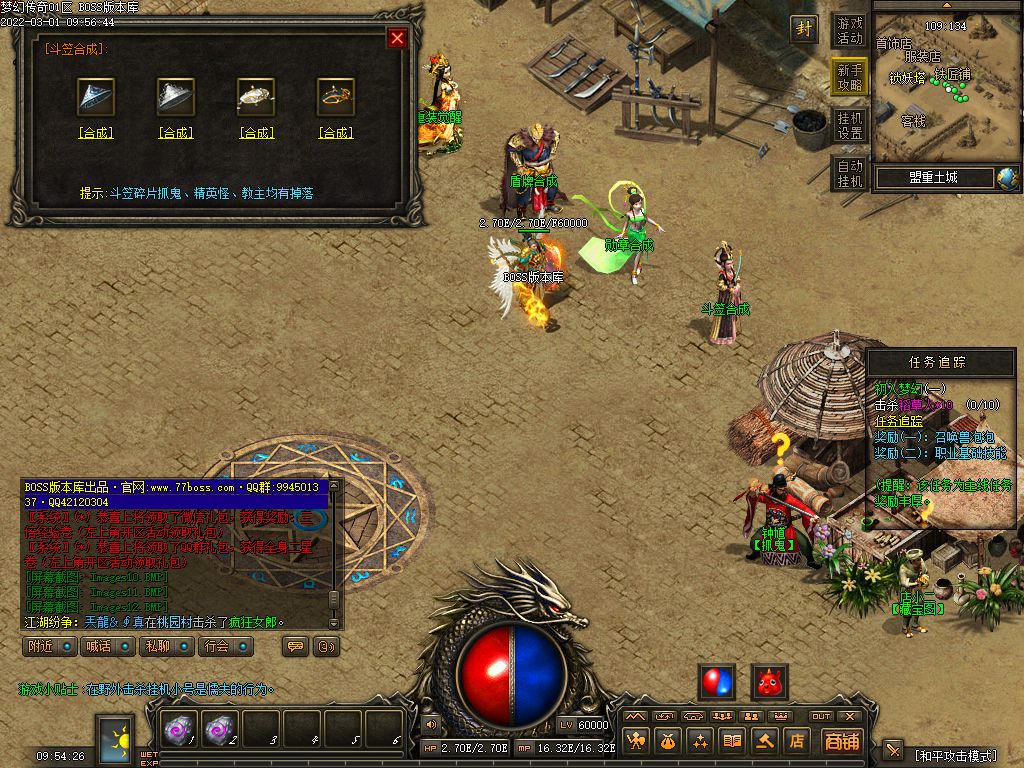Open the 游戏活动 events menu
Image resolution: width=1024 pixels, height=768 pixels.
(x=850, y=31)
